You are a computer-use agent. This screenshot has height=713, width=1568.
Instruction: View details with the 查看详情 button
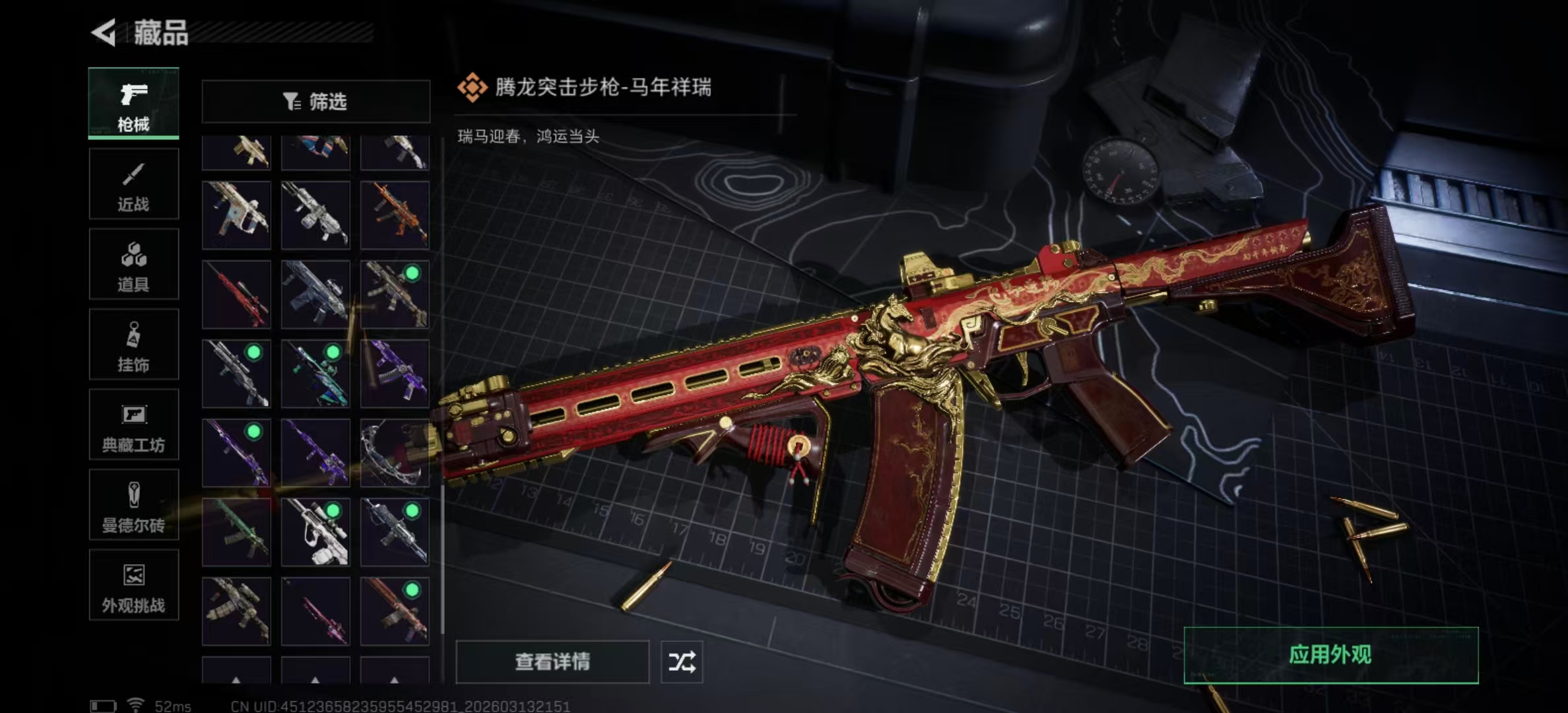tap(552, 662)
